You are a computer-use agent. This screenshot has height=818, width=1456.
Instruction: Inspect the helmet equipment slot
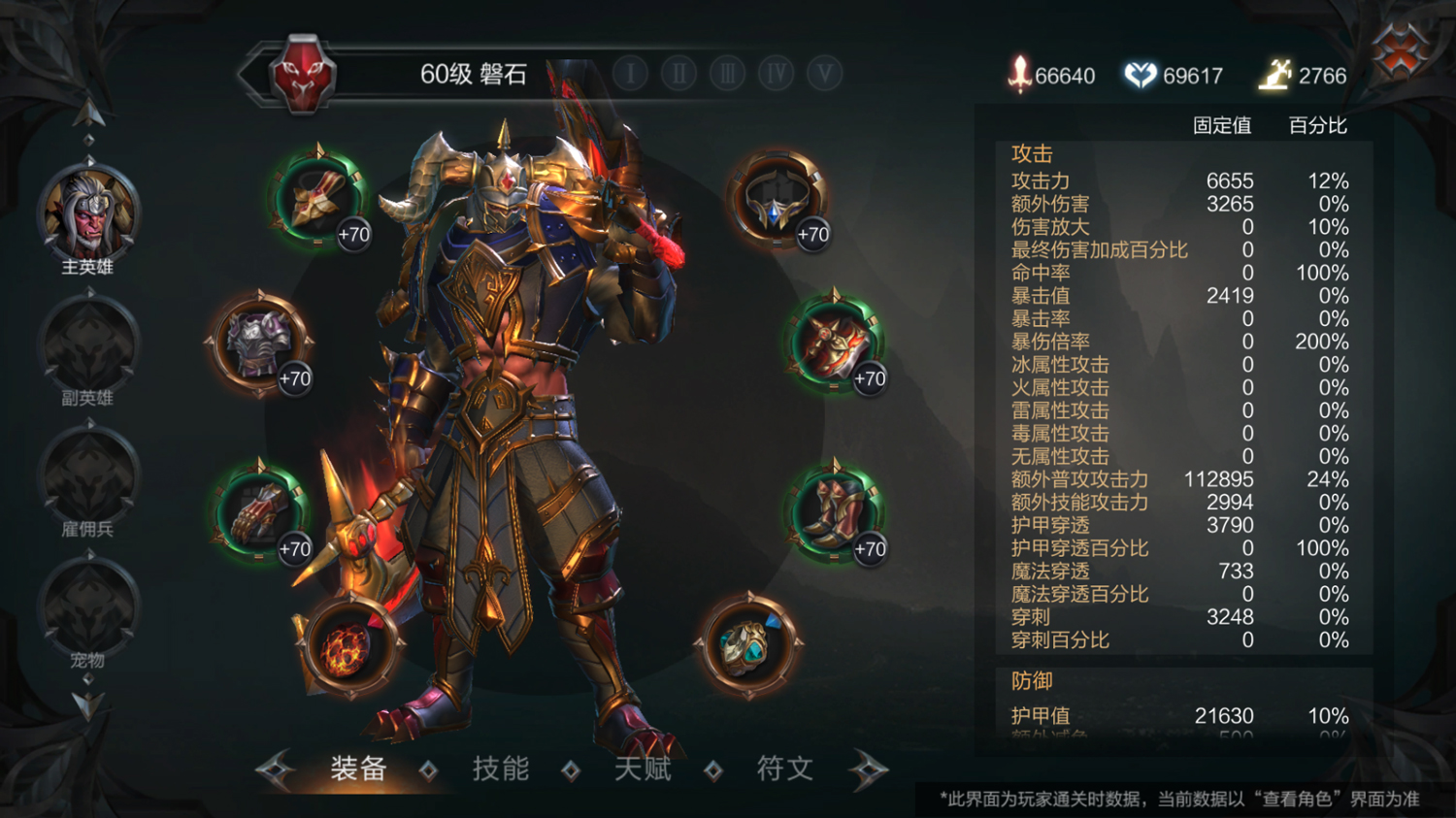(x=778, y=199)
